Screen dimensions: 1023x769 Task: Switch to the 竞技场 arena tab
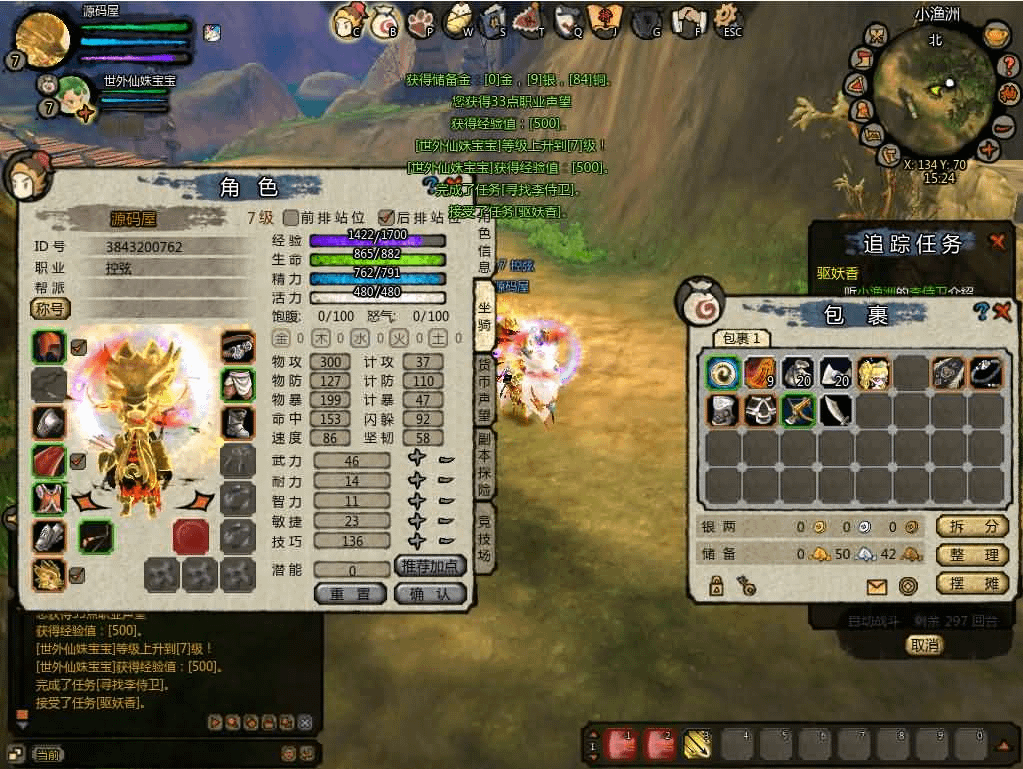click(483, 538)
